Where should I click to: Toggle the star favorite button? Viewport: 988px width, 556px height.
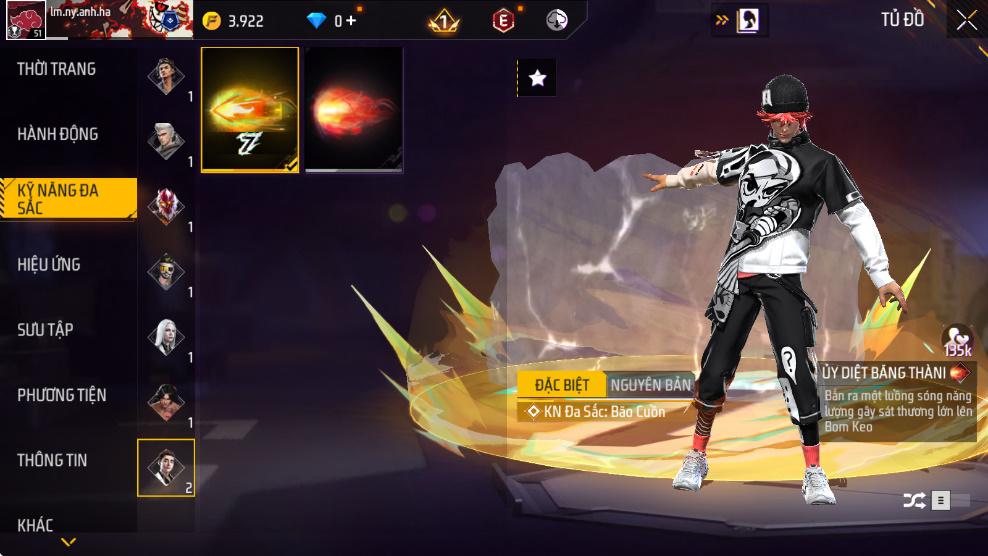[537, 78]
